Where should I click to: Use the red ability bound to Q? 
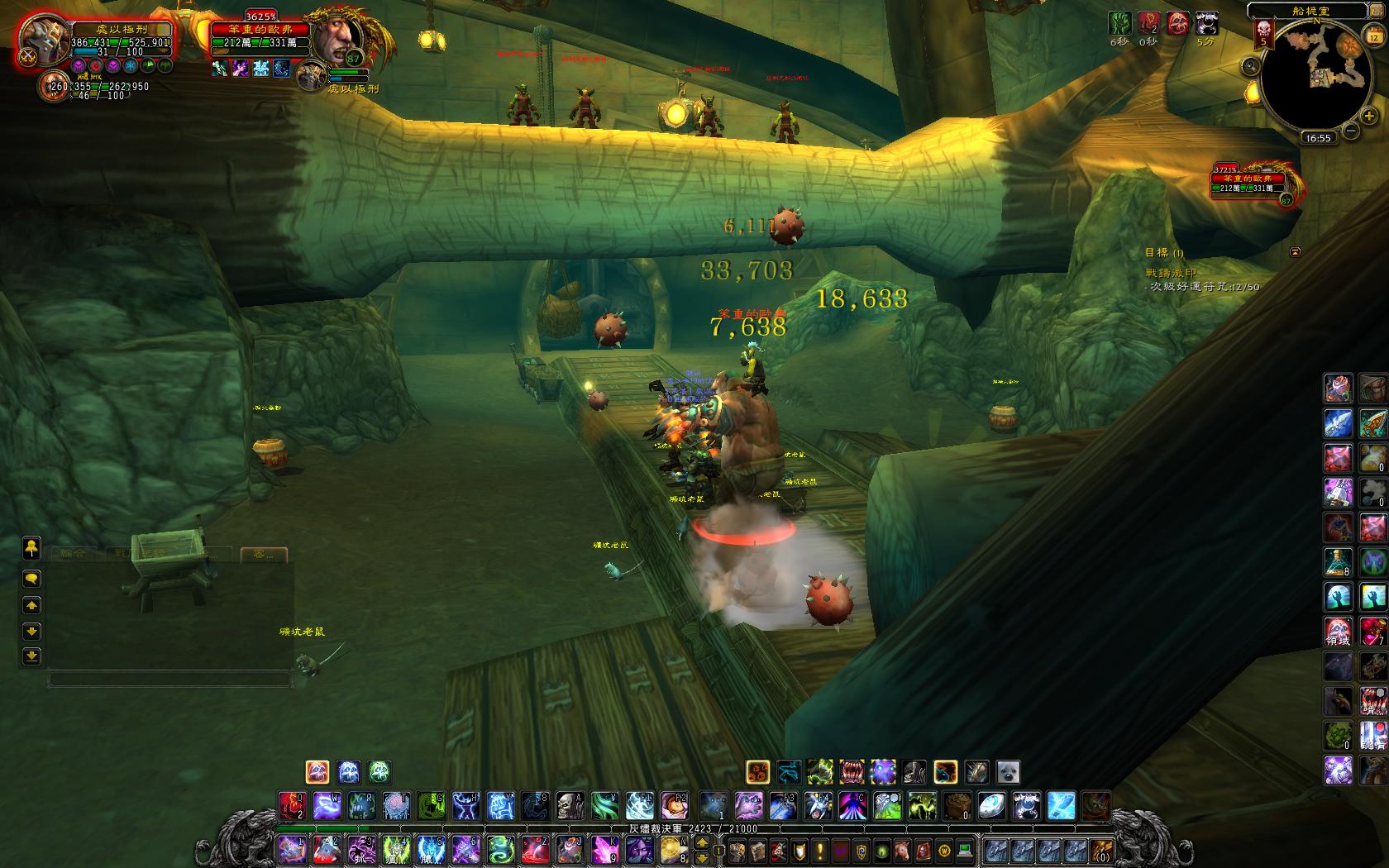(291, 805)
